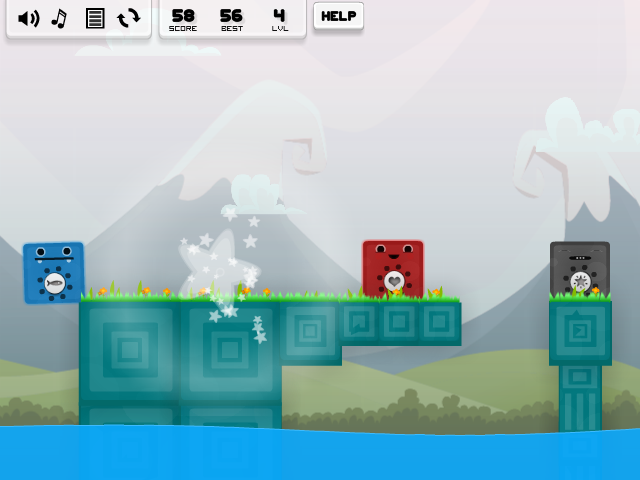640x480 pixels.
Task: Restart level with circular arrows icon
Action: coord(129,18)
